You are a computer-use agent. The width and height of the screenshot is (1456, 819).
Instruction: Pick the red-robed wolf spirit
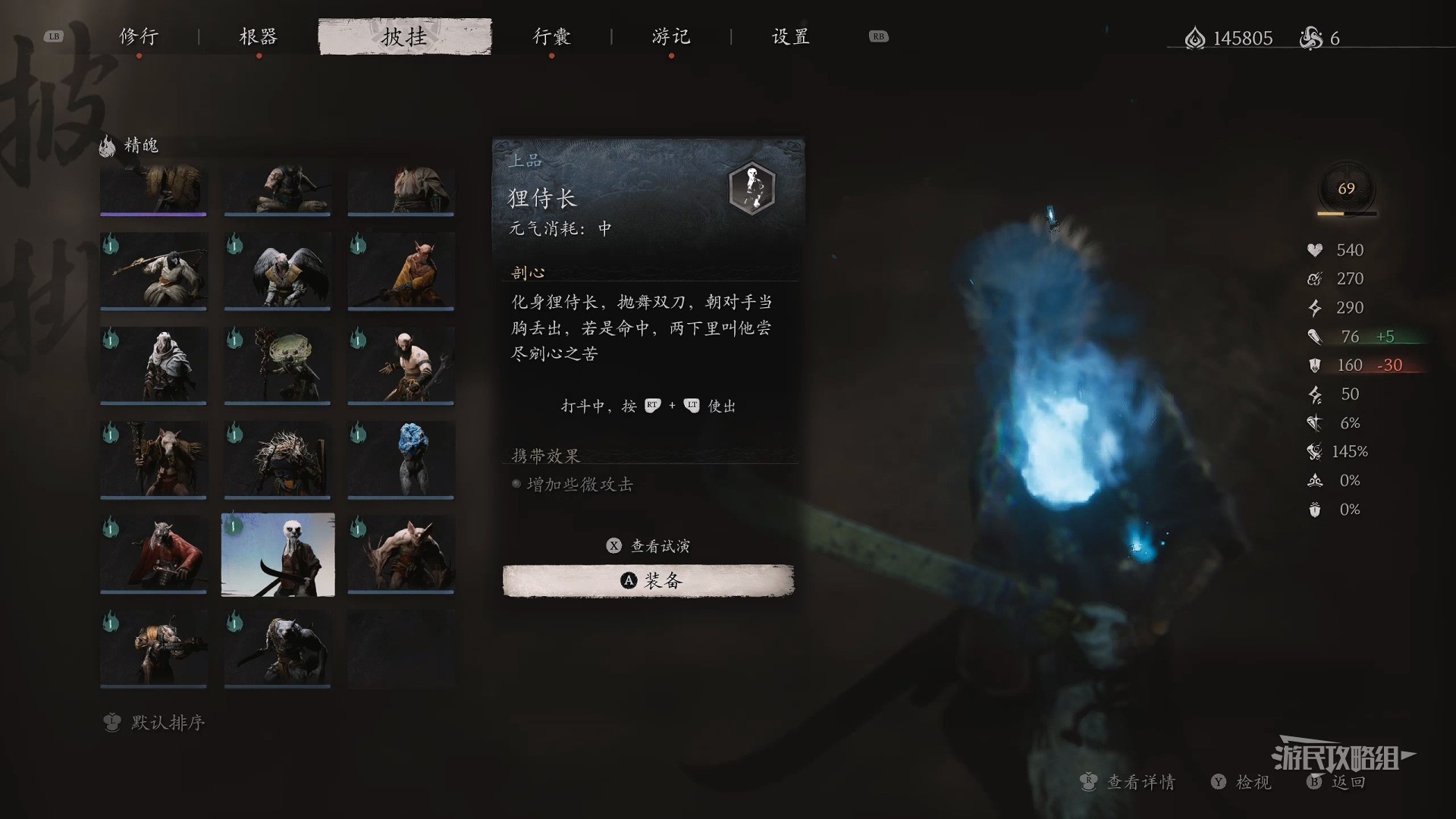[153, 554]
